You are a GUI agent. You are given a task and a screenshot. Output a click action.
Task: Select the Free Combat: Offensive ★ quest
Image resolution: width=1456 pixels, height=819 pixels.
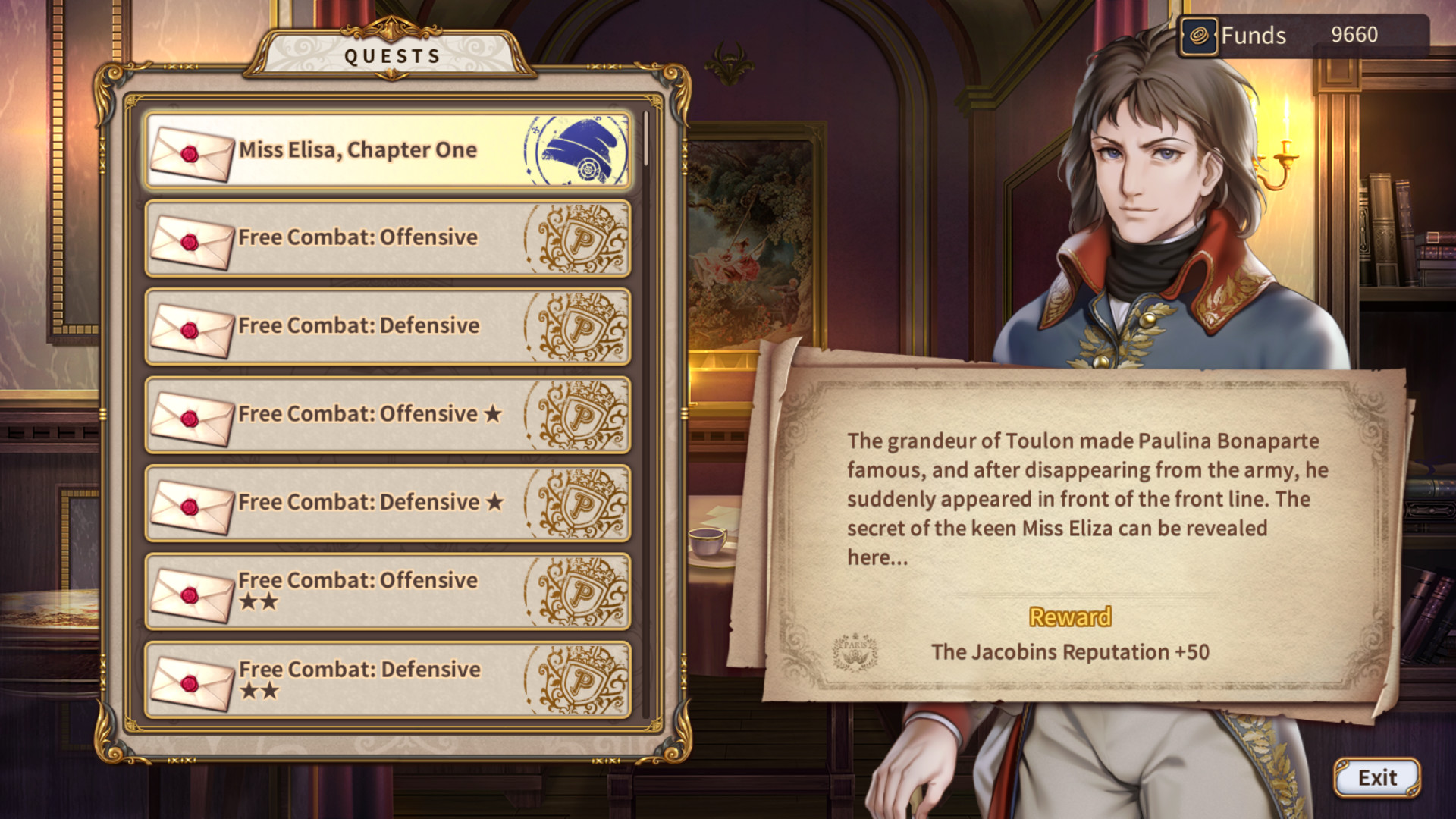coord(356,414)
